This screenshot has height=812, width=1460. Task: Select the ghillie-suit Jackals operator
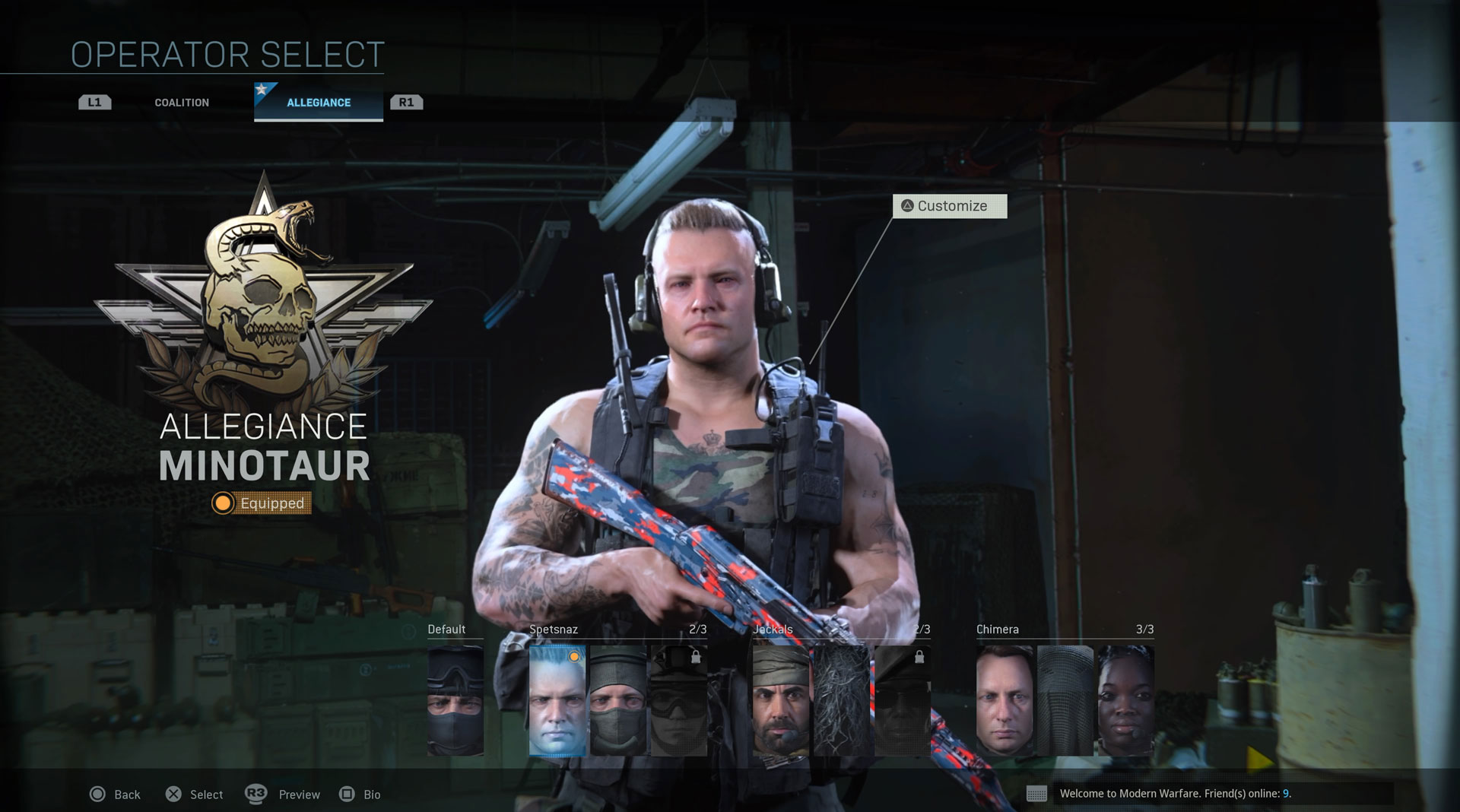click(842, 700)
